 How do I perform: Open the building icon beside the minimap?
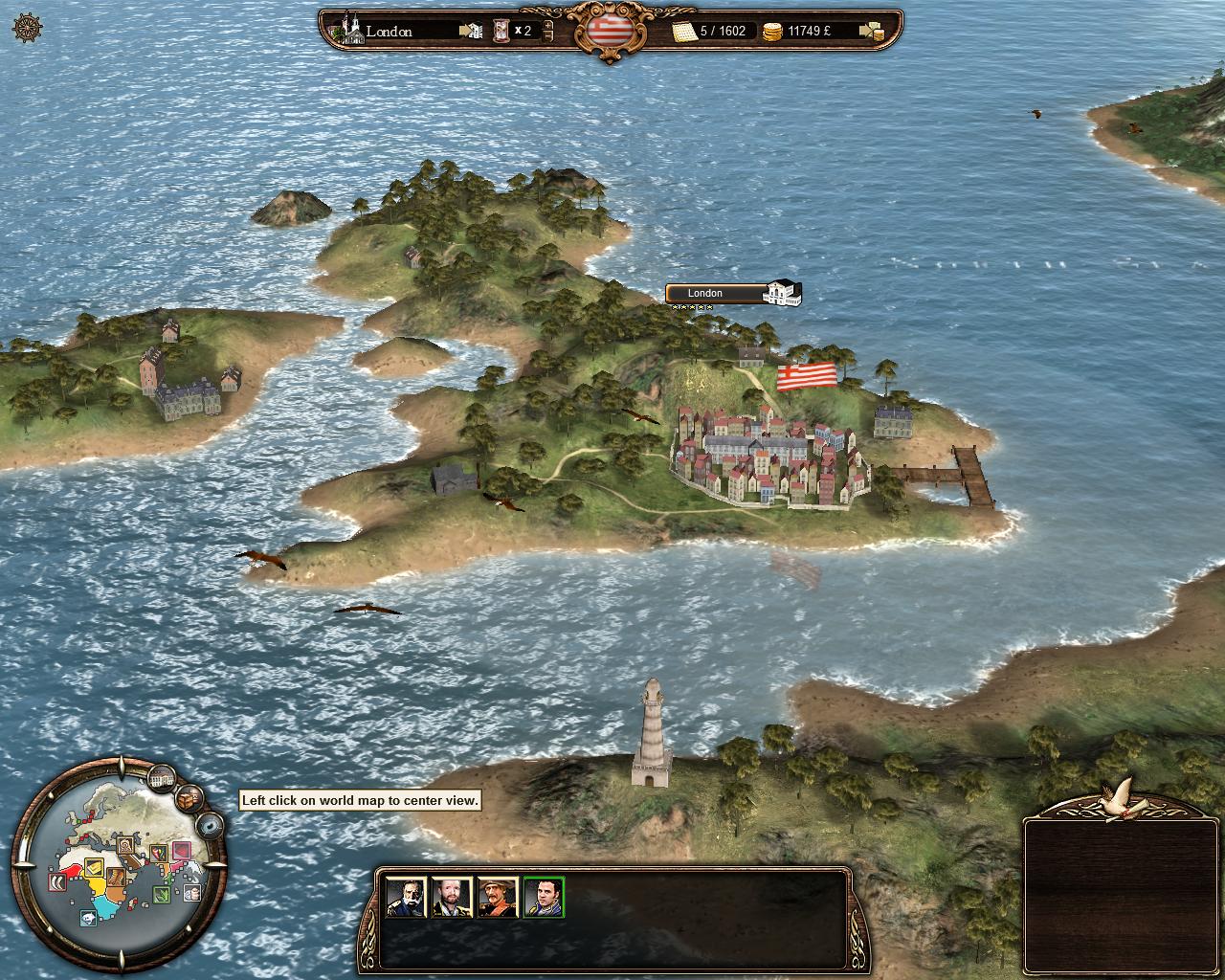click(x=163, y=778)
